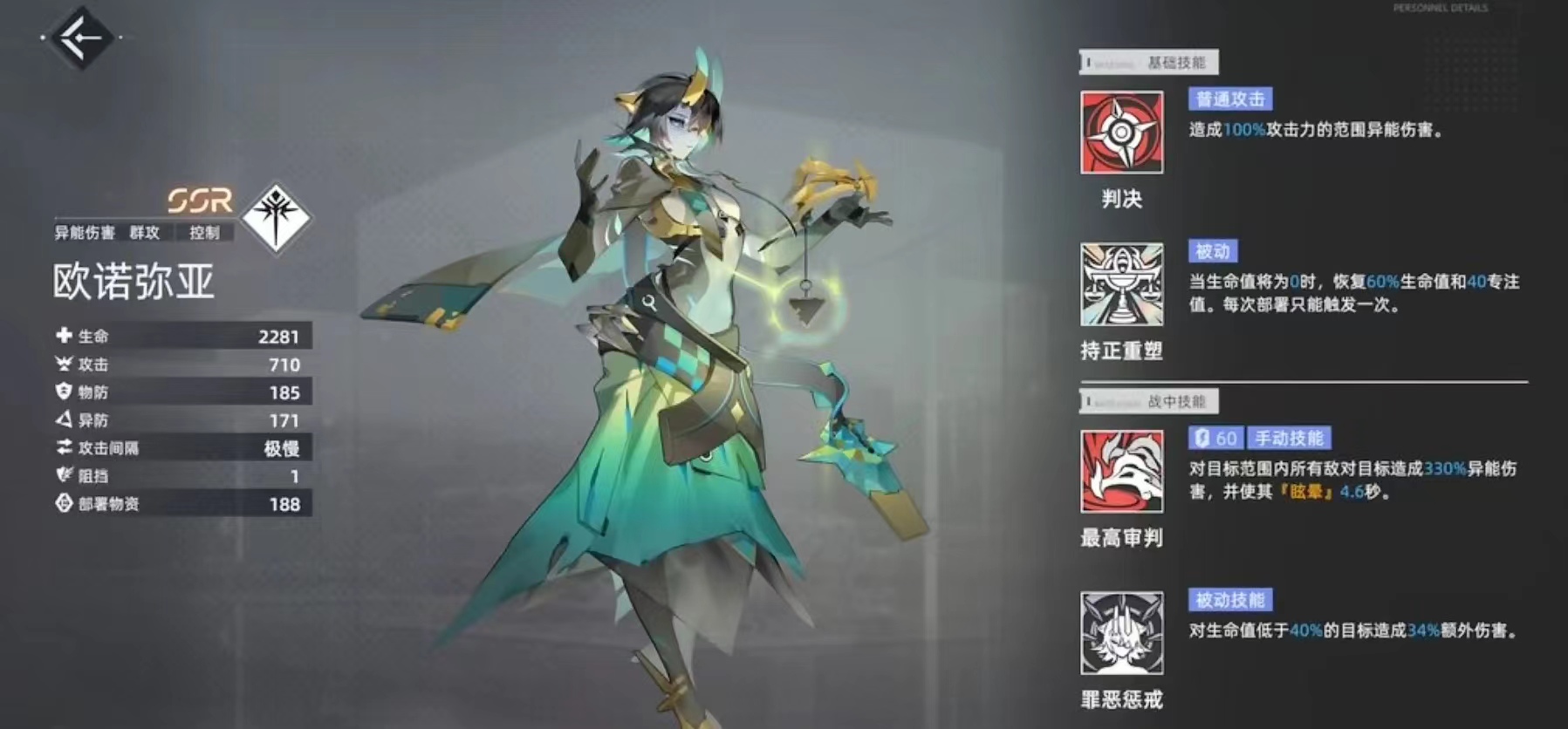Open the 持正重塑 passive skill icon
1568x729 pixels.
click(1121, 284)
